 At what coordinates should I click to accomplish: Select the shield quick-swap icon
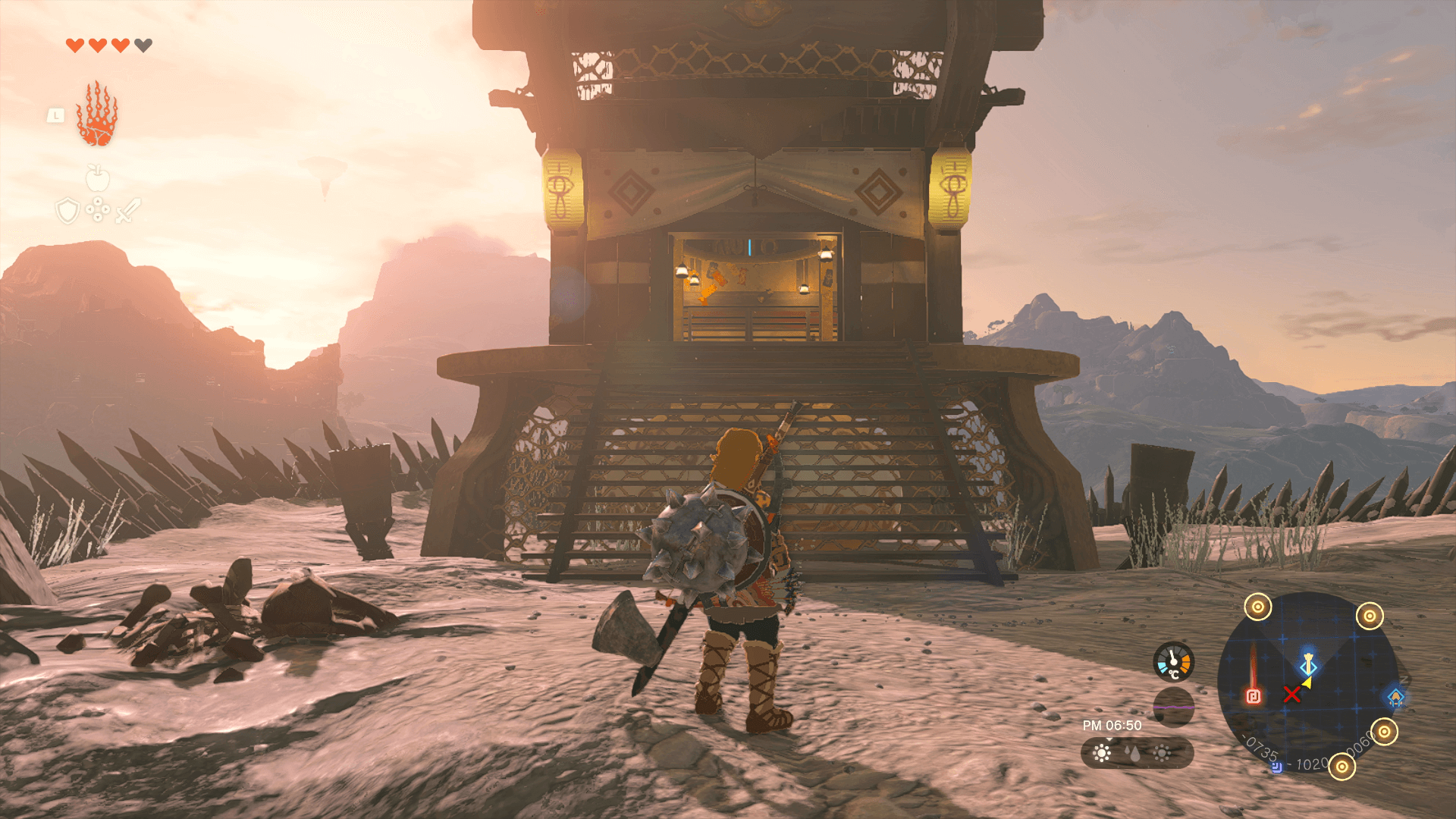click(x=67, y=211)
